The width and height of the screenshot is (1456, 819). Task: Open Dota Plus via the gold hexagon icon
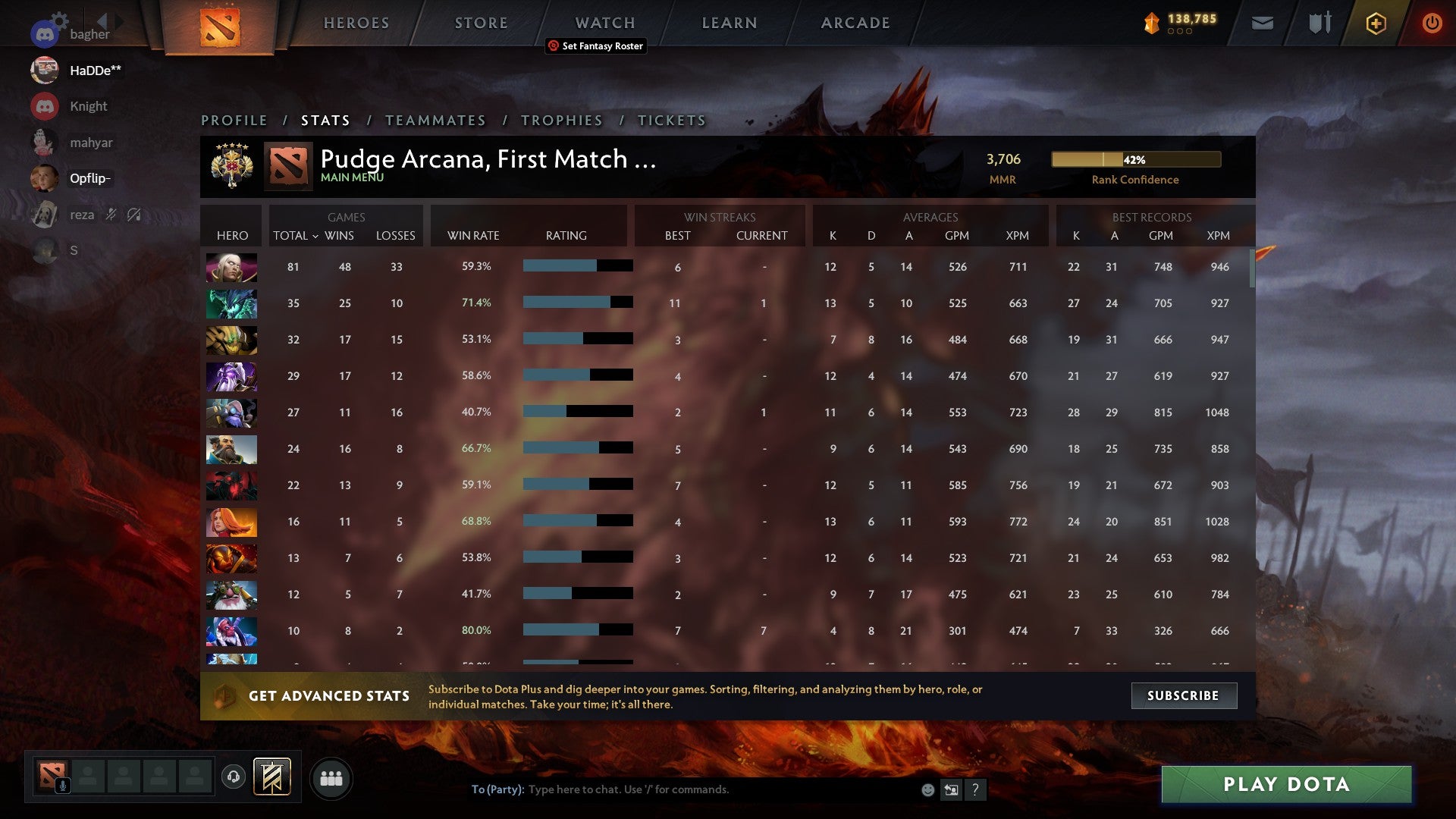(1375, 23)
